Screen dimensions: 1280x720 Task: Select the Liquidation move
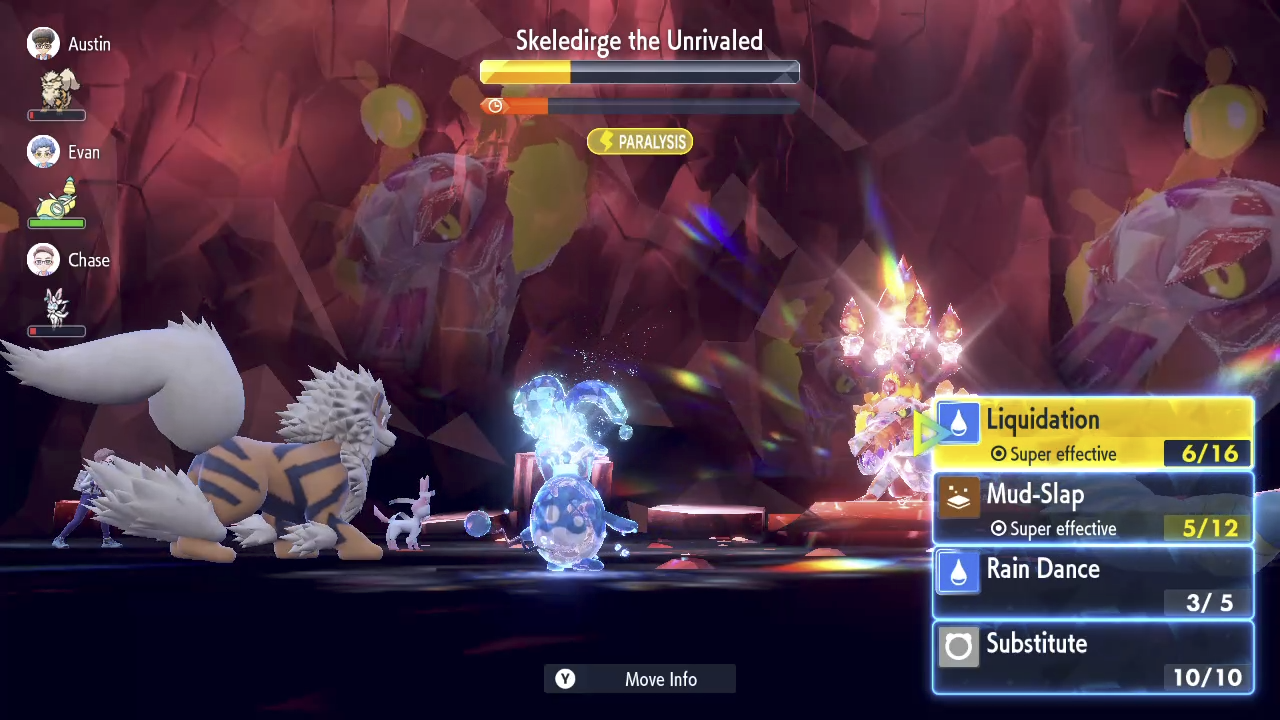point(1092,434)
